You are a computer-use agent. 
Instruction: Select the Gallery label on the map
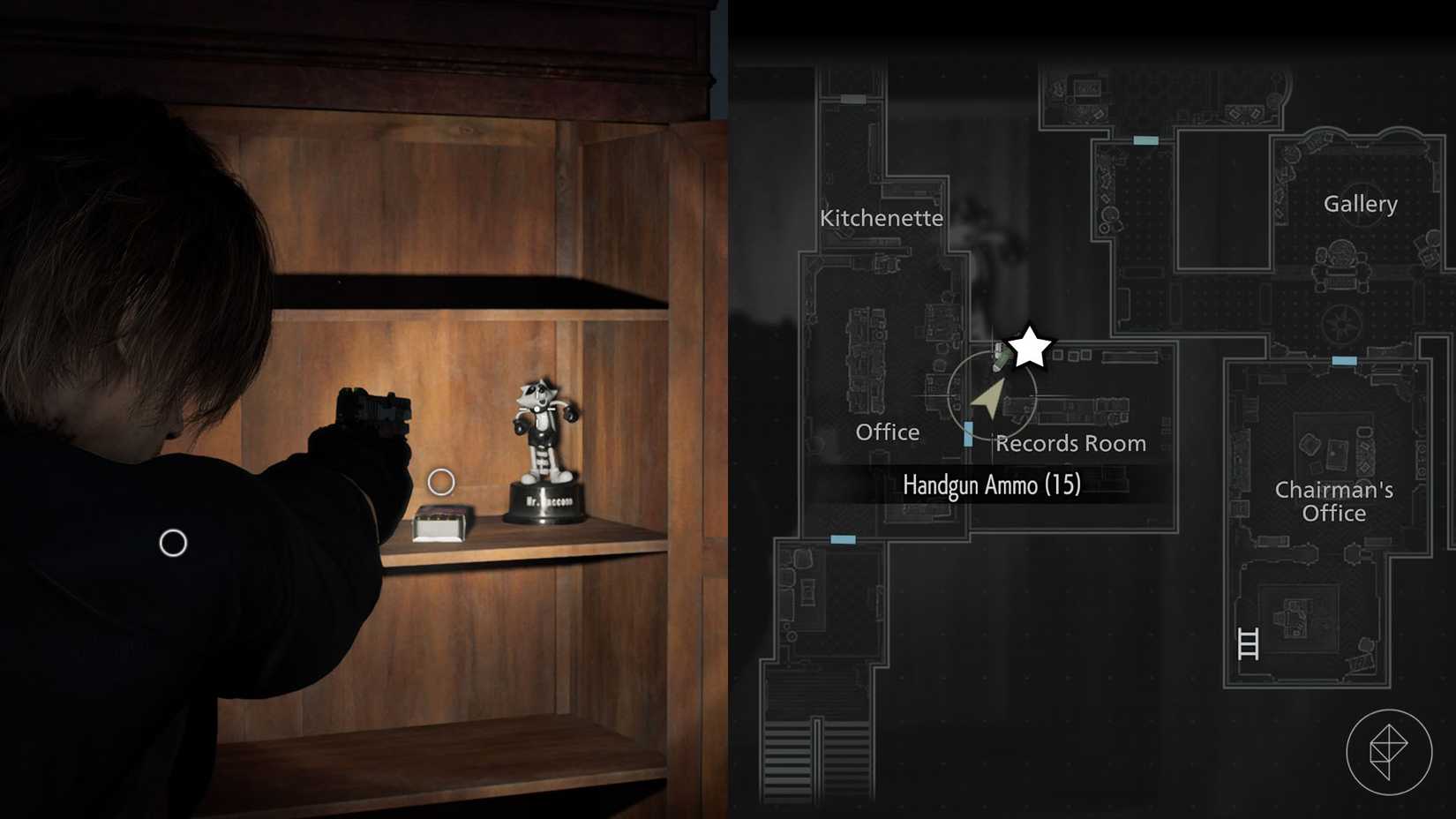click(x=1361, y=203)
